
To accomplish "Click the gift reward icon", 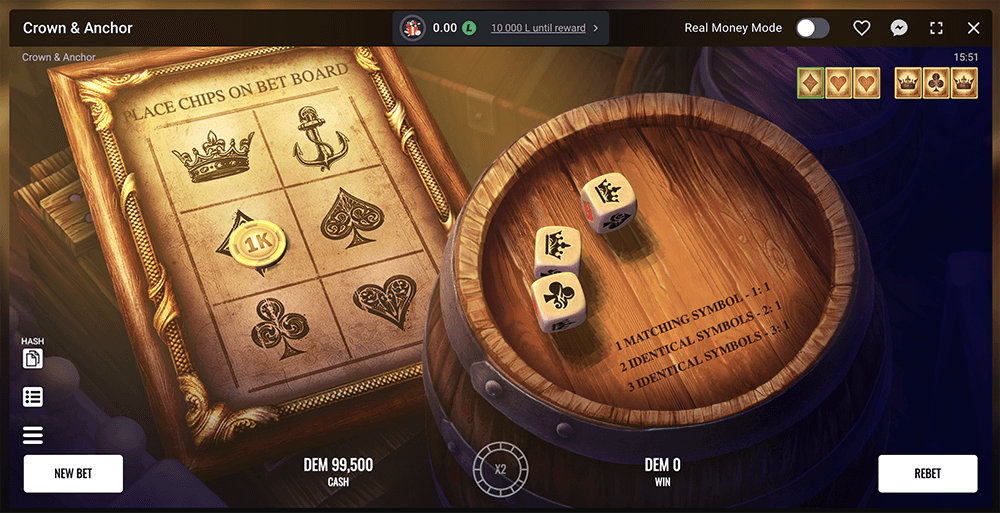I will click(412, 28).
